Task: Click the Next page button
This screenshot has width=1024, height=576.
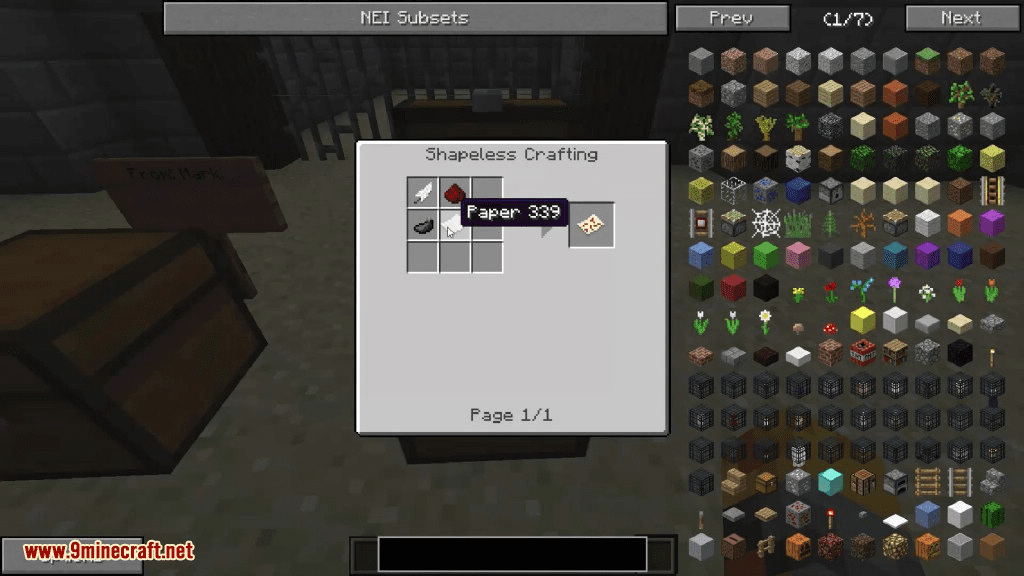Action: click(x=960, y=18)
